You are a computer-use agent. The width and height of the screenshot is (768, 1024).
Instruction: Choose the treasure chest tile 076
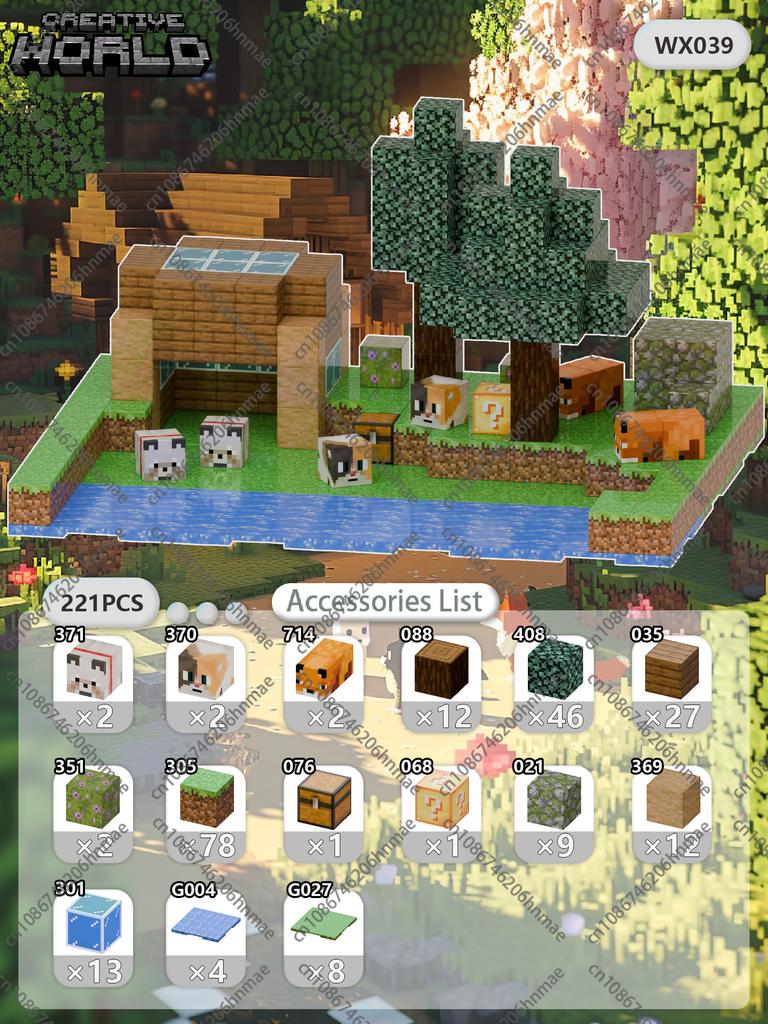[324, 812]
